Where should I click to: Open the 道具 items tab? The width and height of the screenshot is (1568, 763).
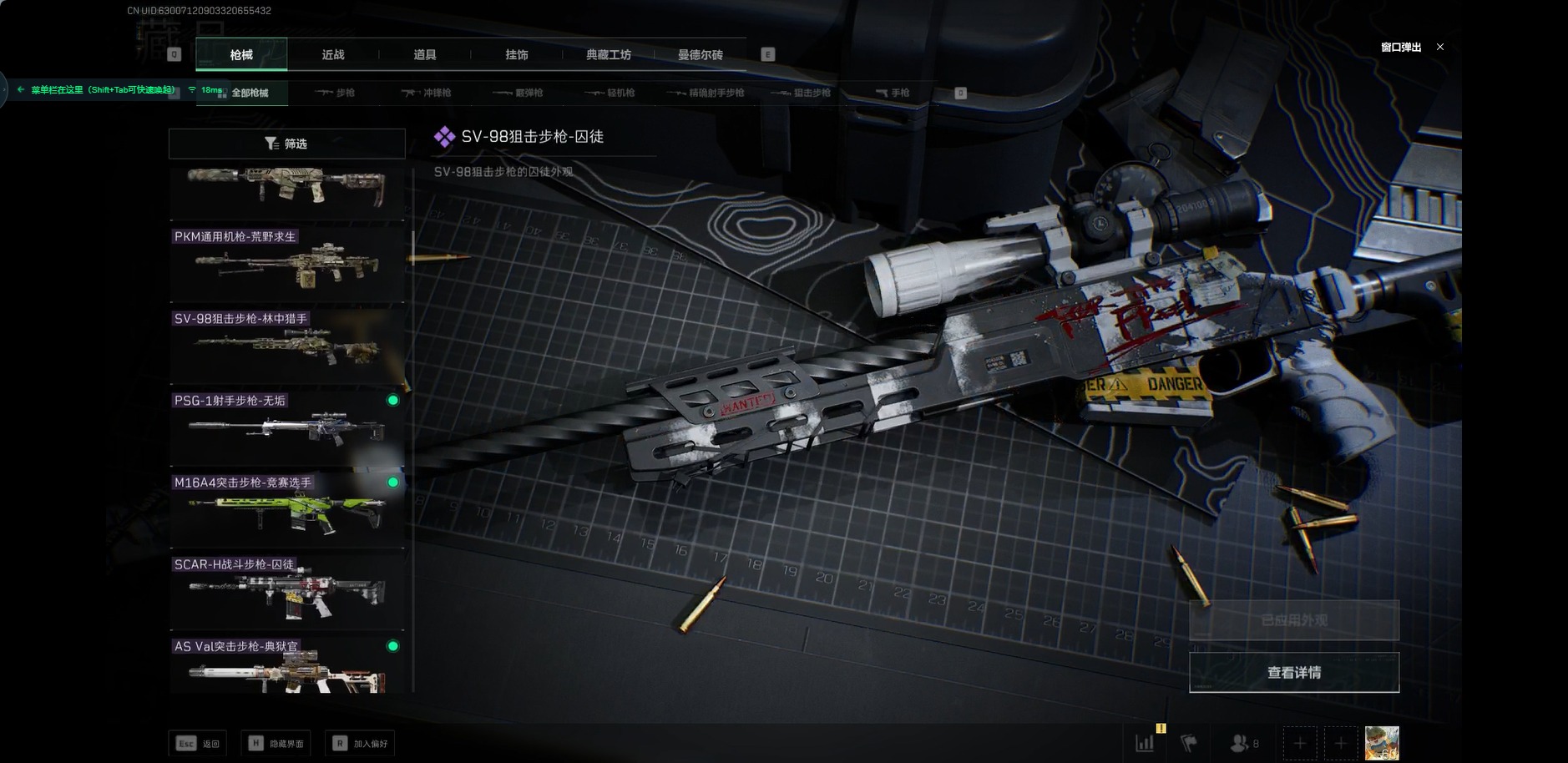pyautogui.click(x=425, y=55)
